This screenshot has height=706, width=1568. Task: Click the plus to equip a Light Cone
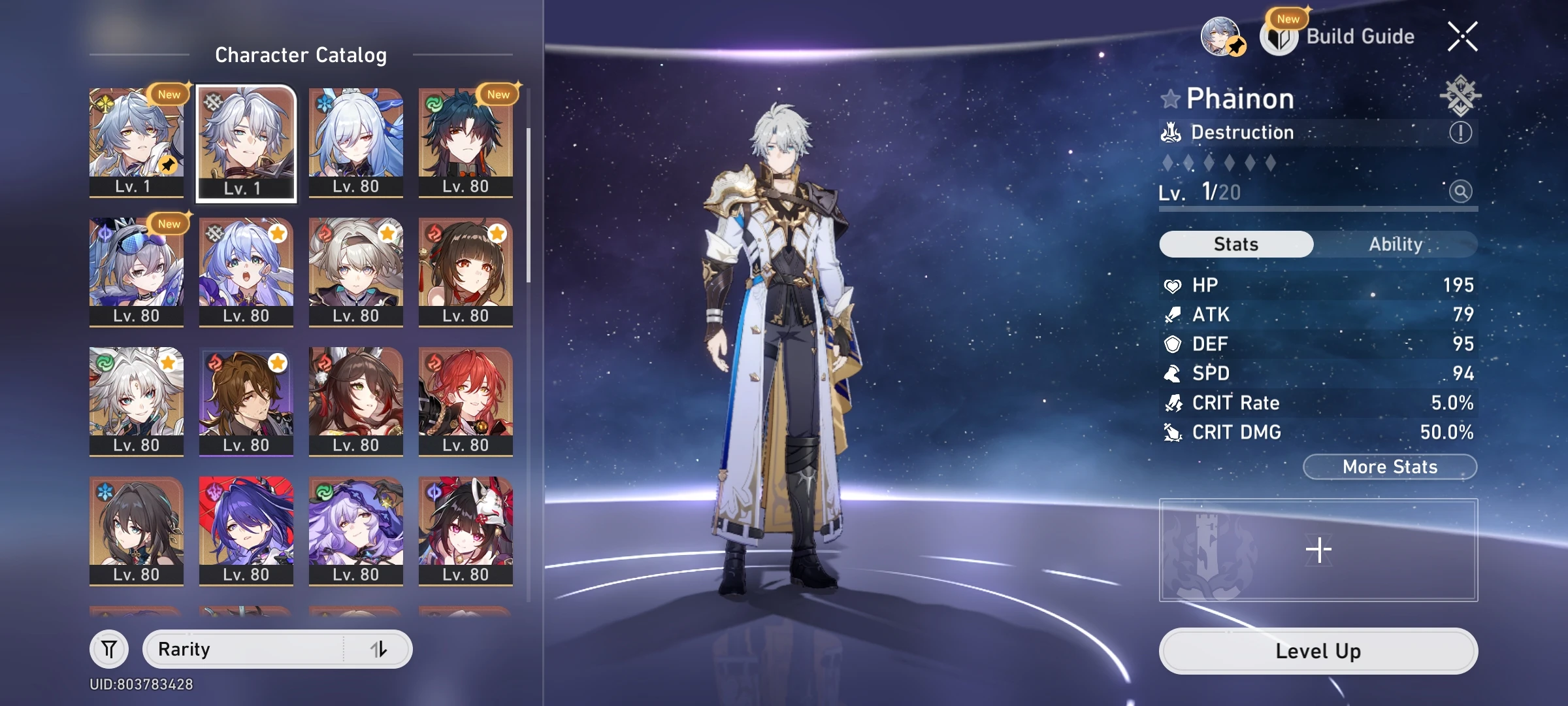(1317, 549)
